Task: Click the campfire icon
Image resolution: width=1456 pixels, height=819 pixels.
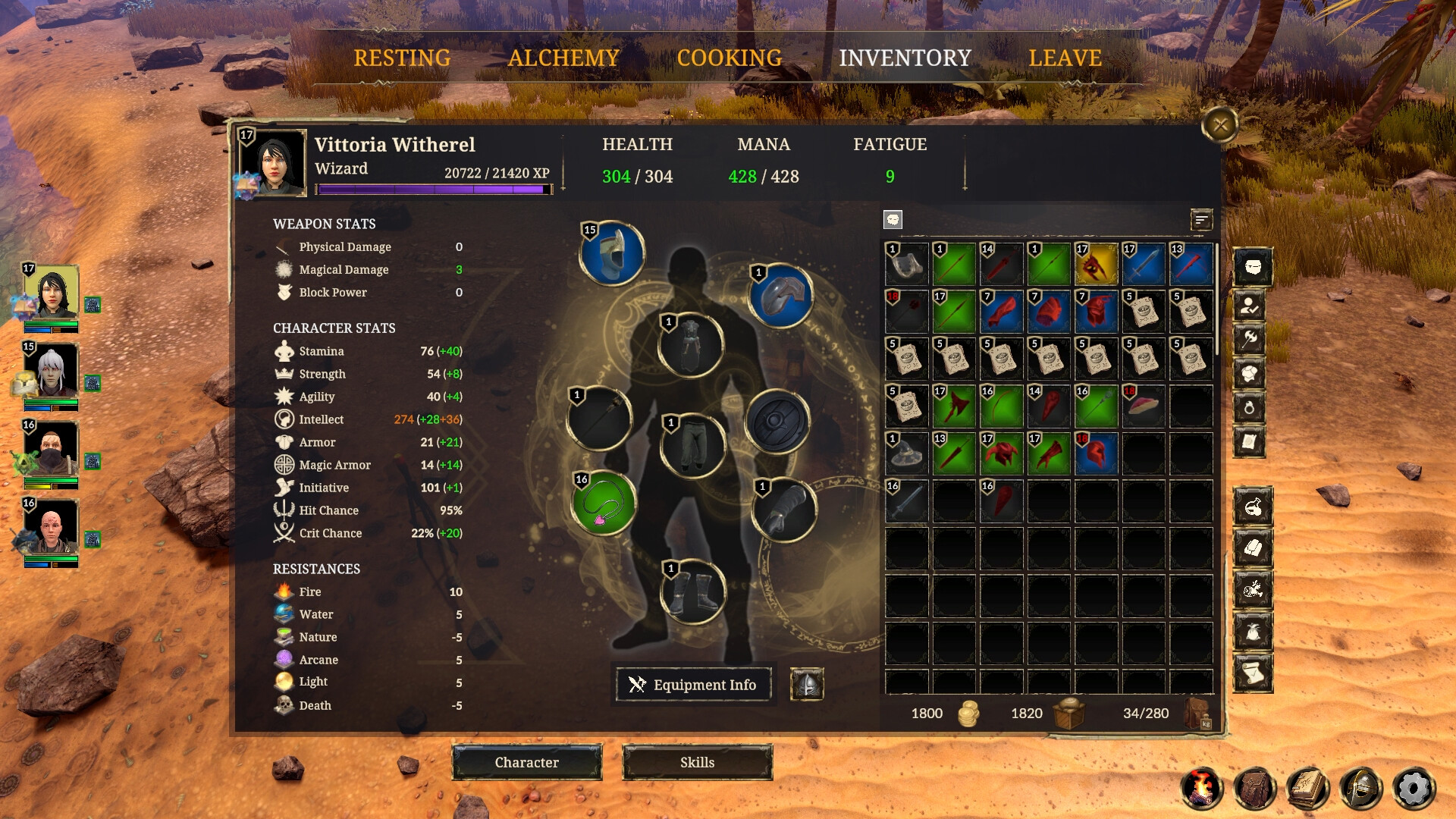Action: coord(1202,789)
